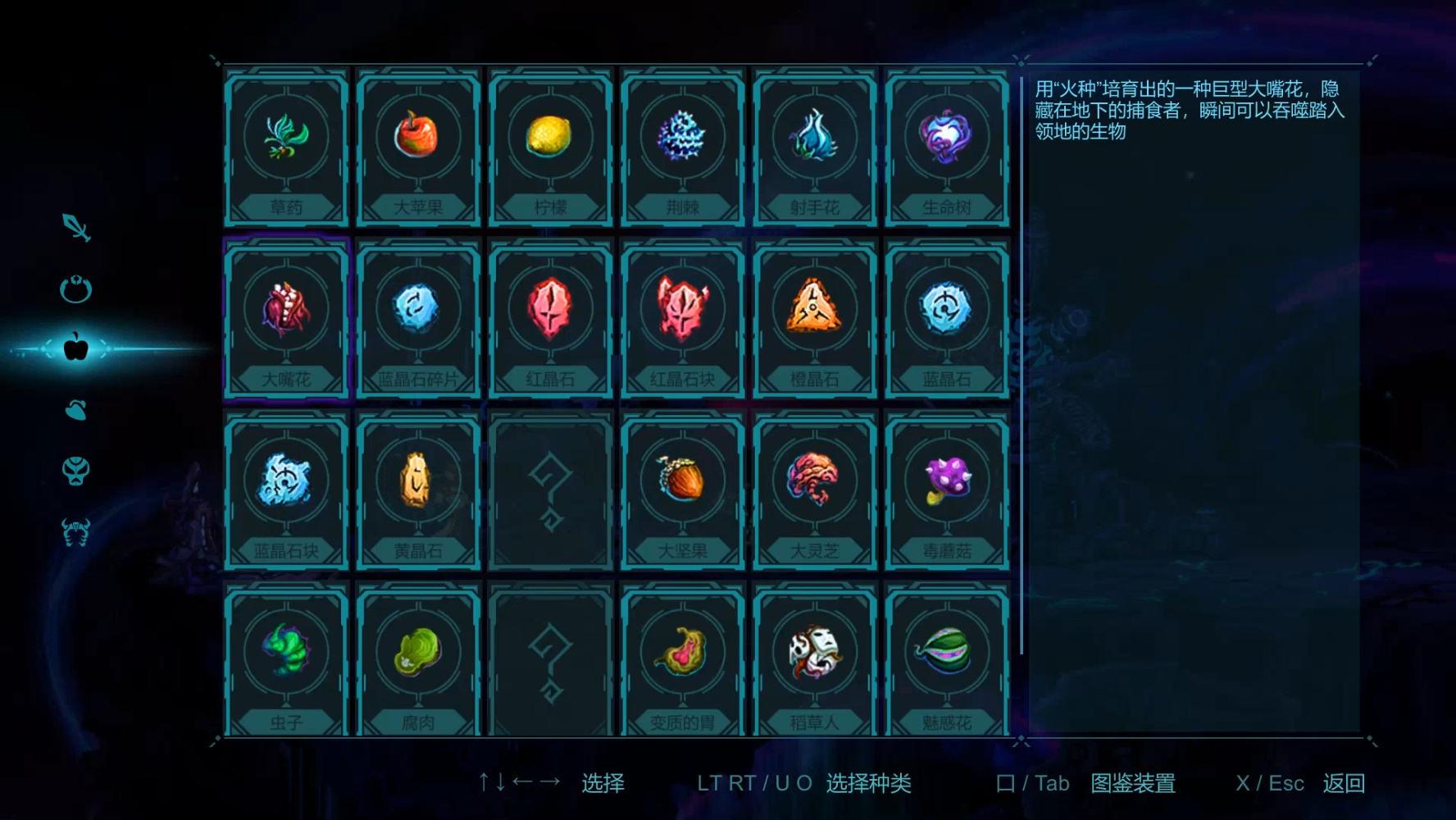Switch to the skull mask category

point(76,471)
